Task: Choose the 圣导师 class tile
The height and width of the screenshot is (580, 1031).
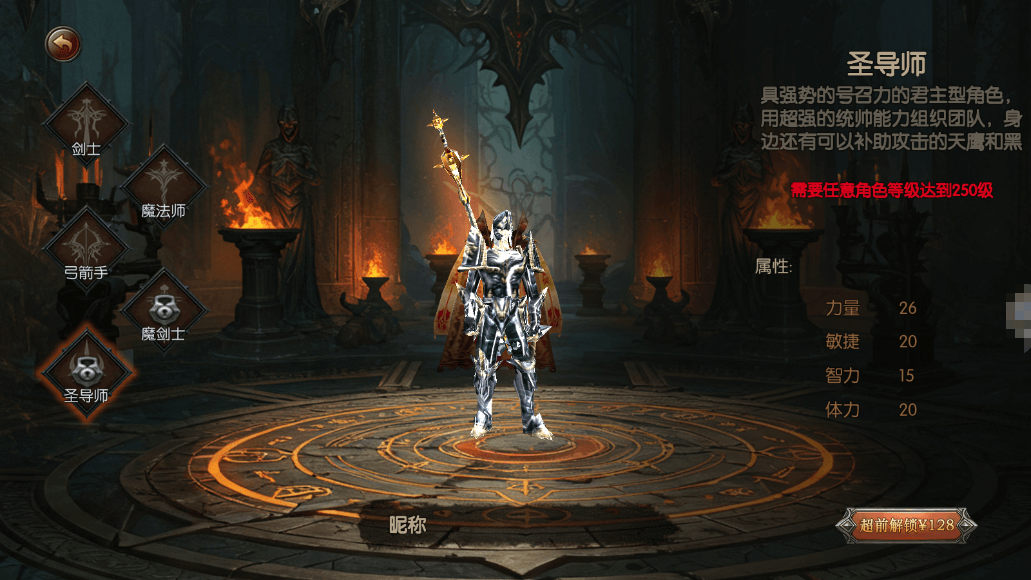Action: [x=86, y=370]
